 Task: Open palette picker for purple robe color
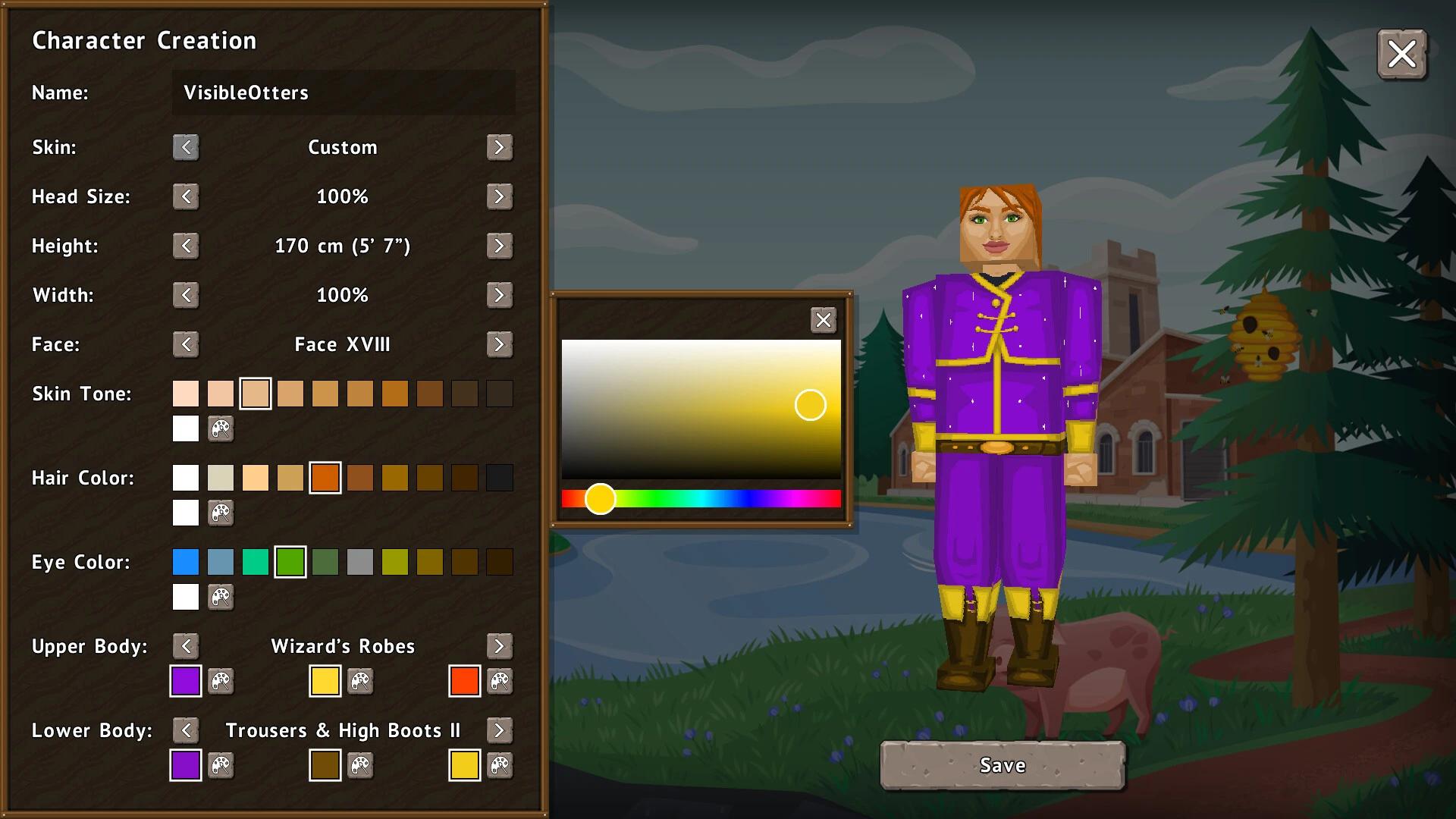pyautogui.click(x=221, y=681)
